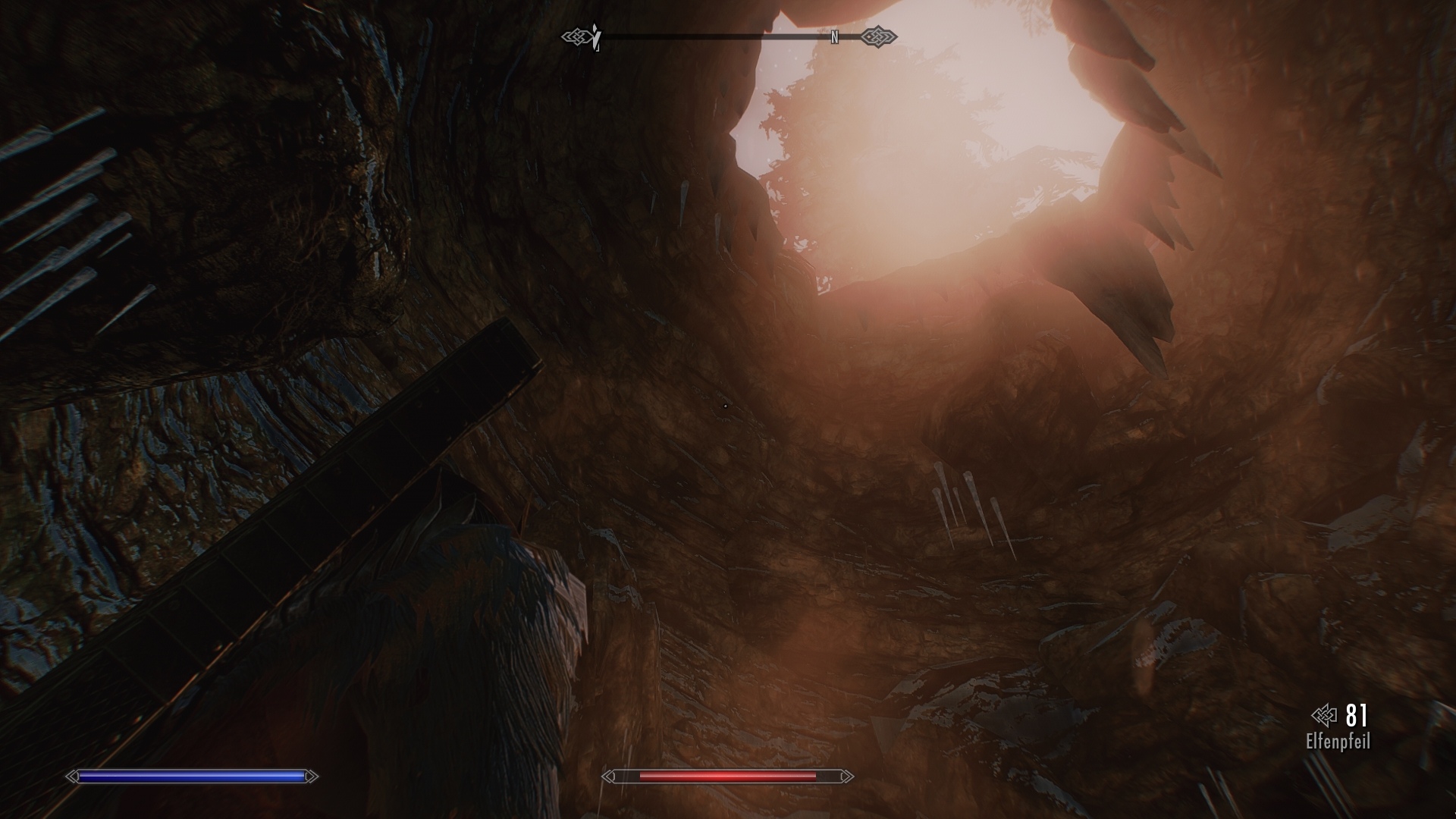This screenshot has width=1456, height=819.
Task: Click the center crosshair dot
Action: tap(725, 406)
